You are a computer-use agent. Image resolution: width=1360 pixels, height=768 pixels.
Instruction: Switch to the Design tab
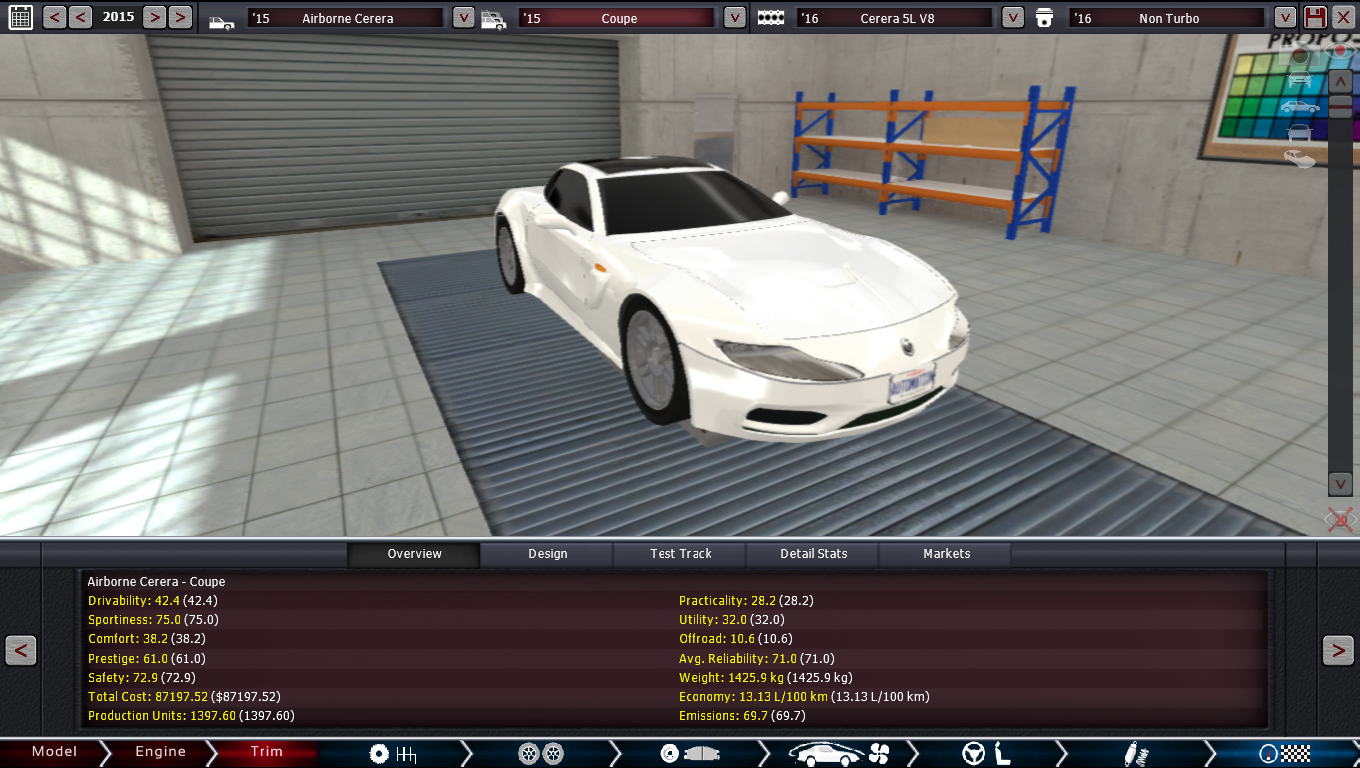point(547,554)
